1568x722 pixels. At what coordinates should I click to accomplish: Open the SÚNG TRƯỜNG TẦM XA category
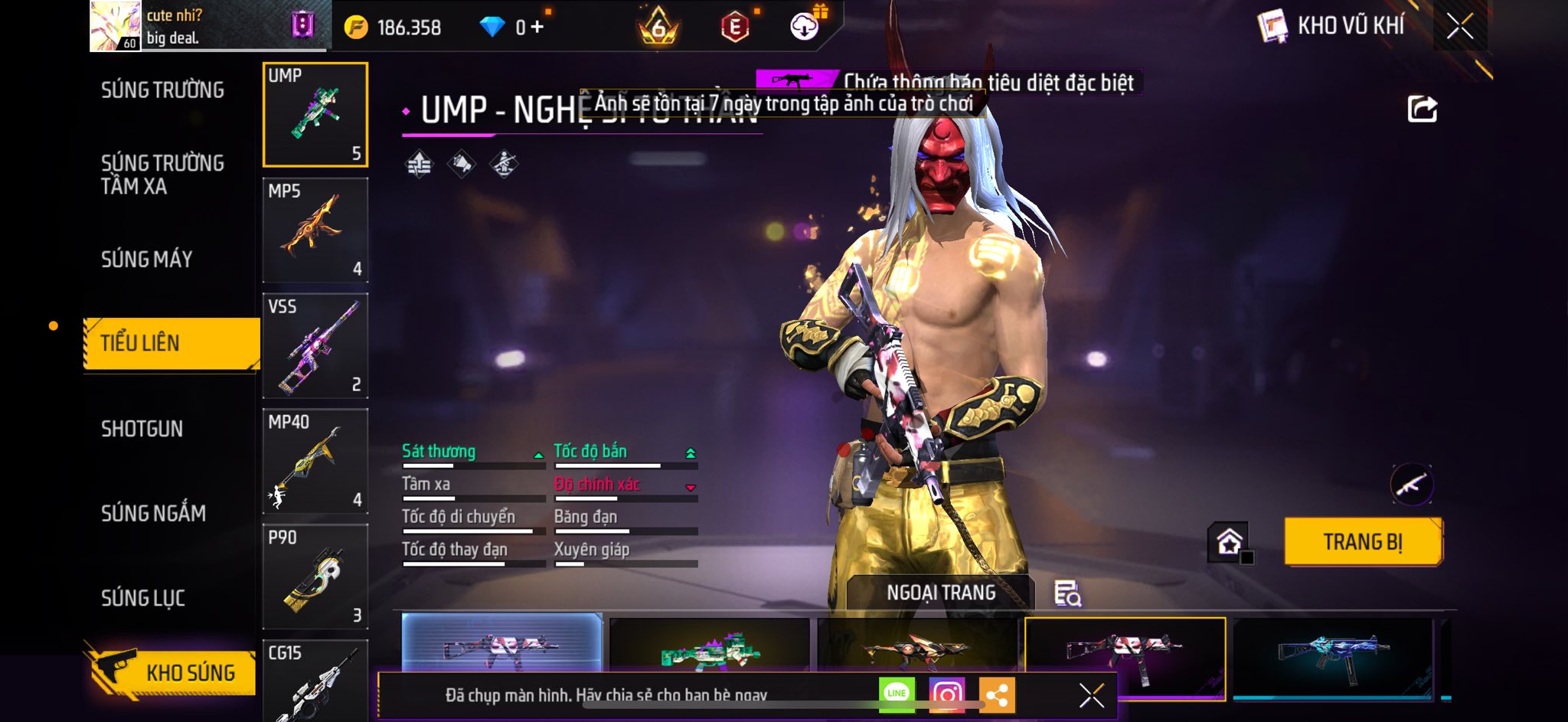pyautogui.click(x=162, y=175)
